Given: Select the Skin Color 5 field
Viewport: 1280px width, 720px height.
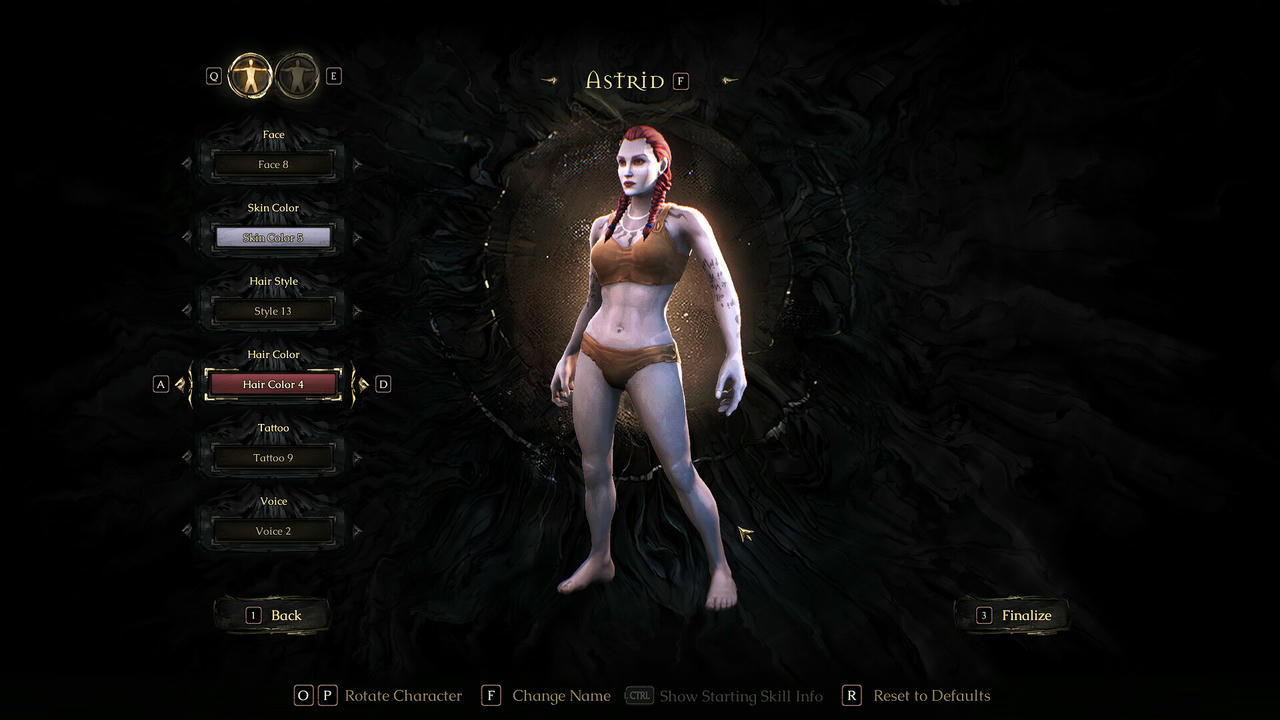Looking at the screenshot, I should pos(272,238).
